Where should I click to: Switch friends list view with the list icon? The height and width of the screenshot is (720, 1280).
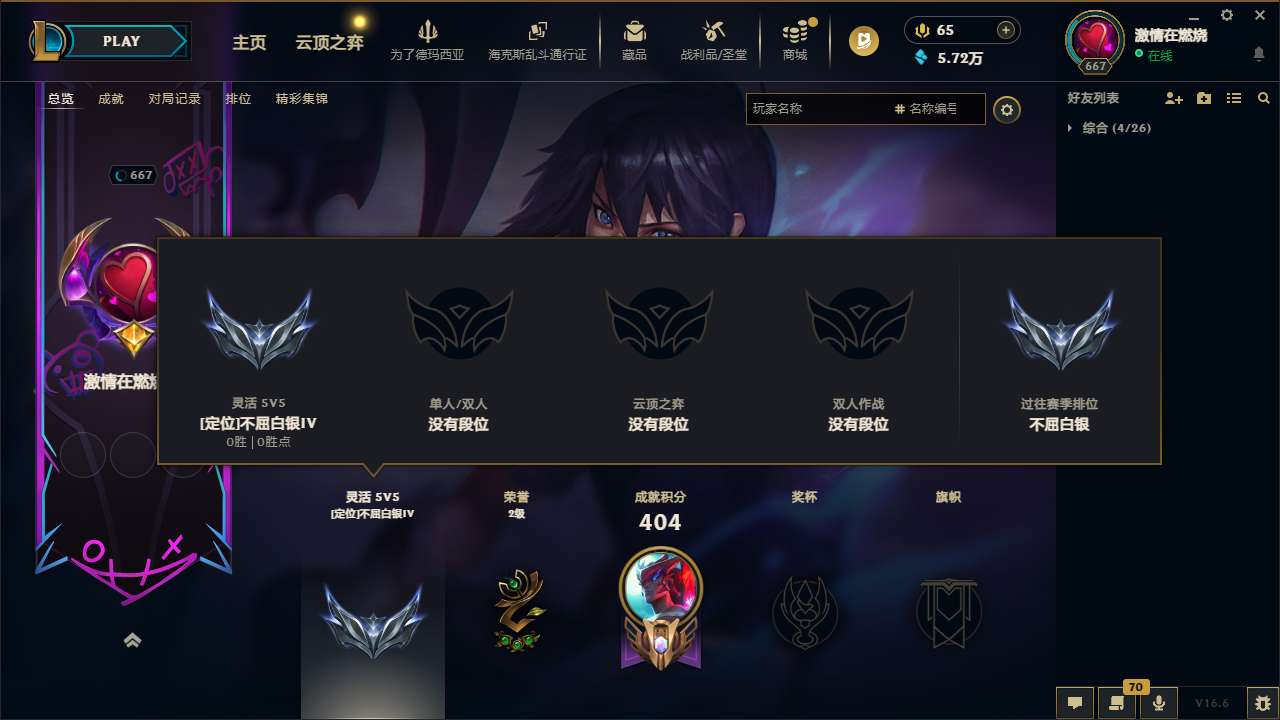(x=1233, y=98)
